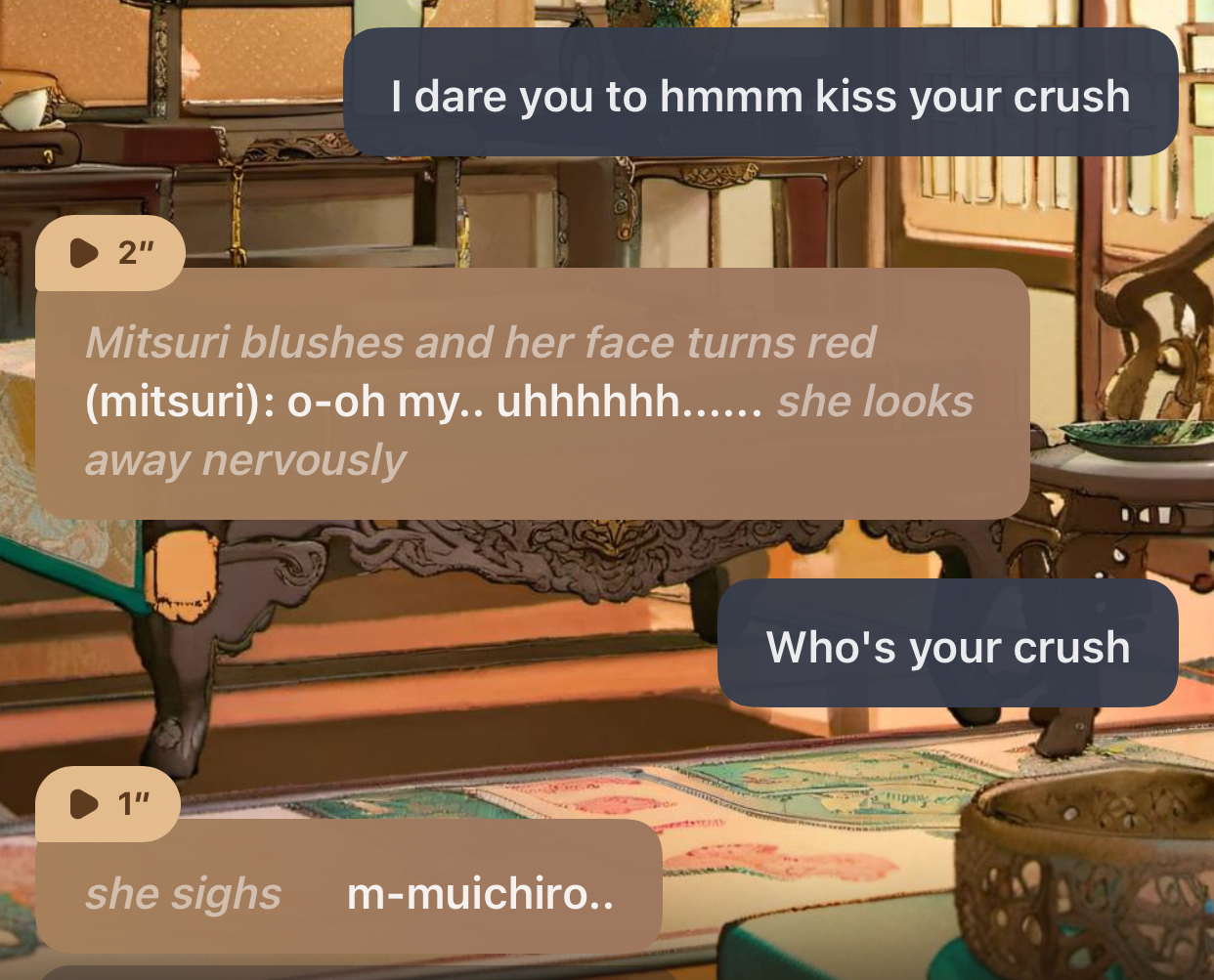The width and height of the screenshot is (1214, 980).
Task: Select the "Who's your crush" message
Action: (947, 646)
